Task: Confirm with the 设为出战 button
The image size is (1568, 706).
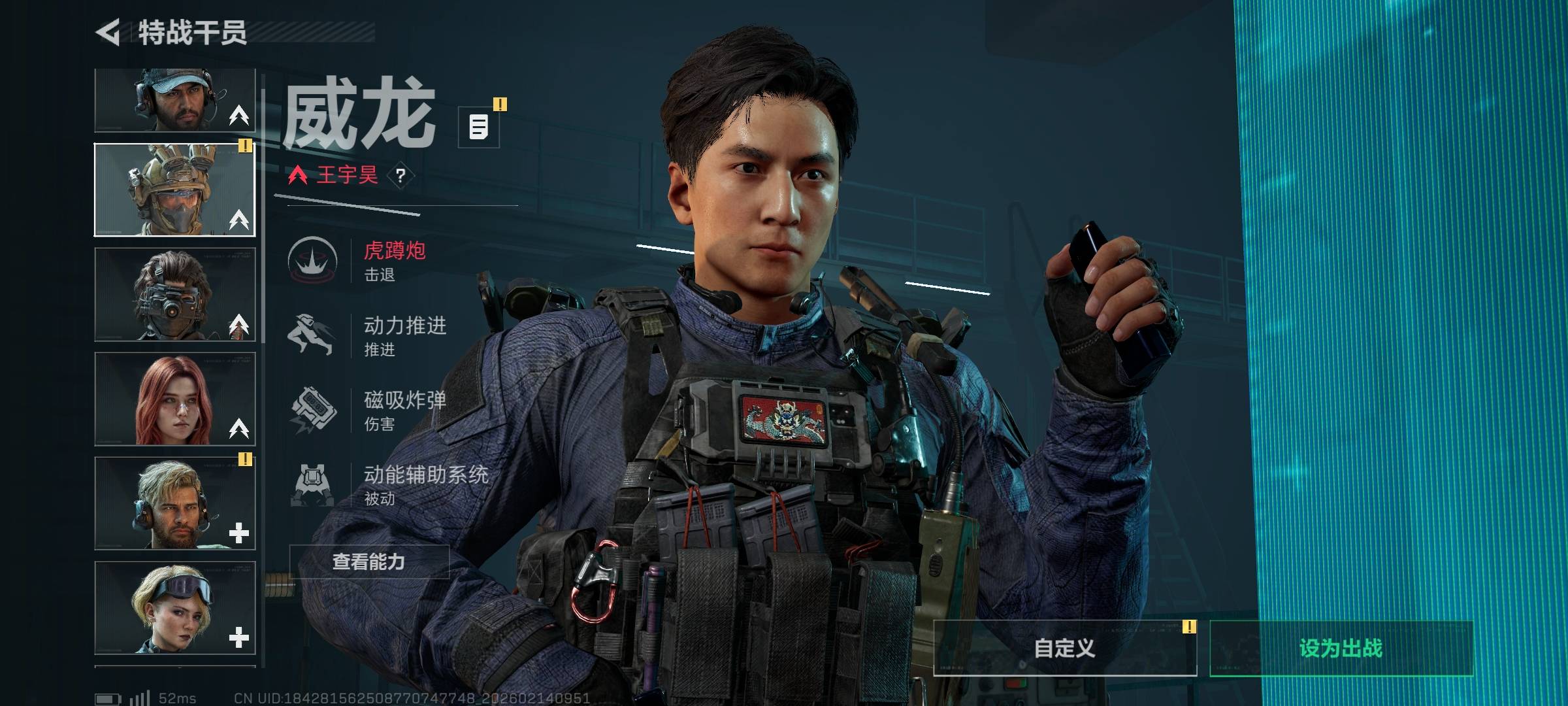Action: [1341, 648]
